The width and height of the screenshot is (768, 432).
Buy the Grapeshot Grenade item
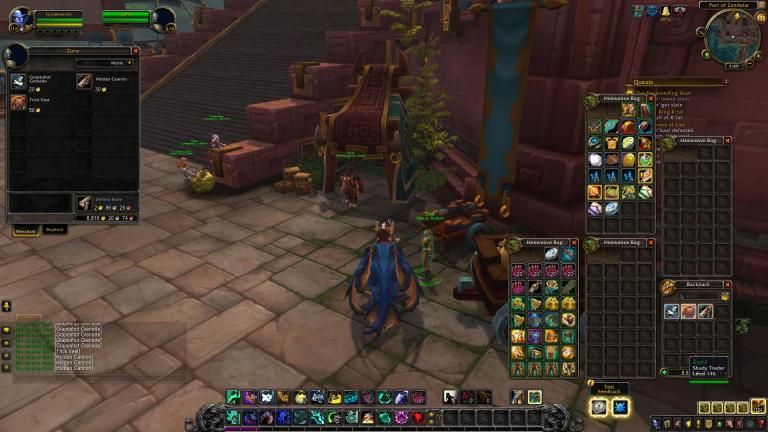click(20, 79)
